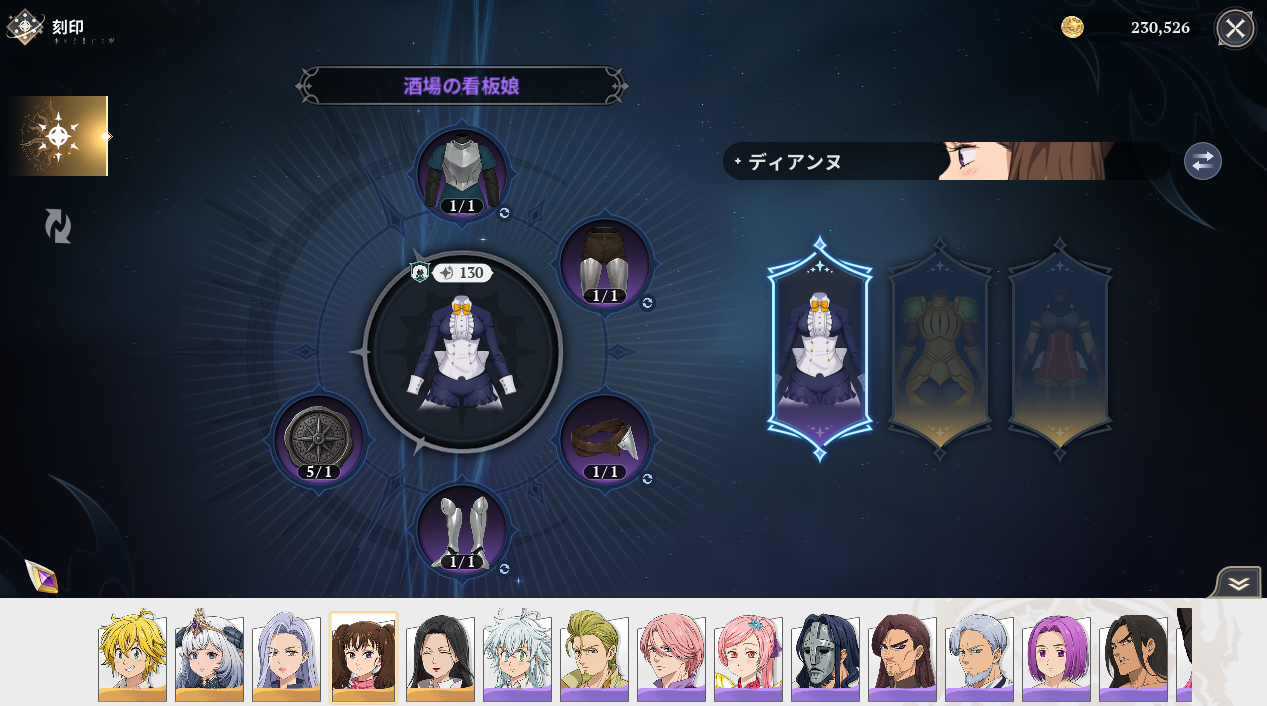Click the central maid outfit emblem

(x=462, y=351)
